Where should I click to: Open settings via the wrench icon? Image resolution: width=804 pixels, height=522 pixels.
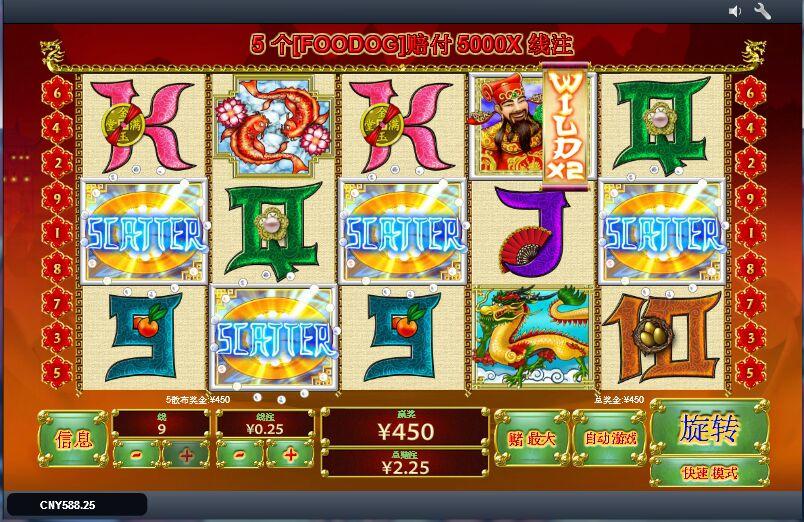click(x=762, y=11)
